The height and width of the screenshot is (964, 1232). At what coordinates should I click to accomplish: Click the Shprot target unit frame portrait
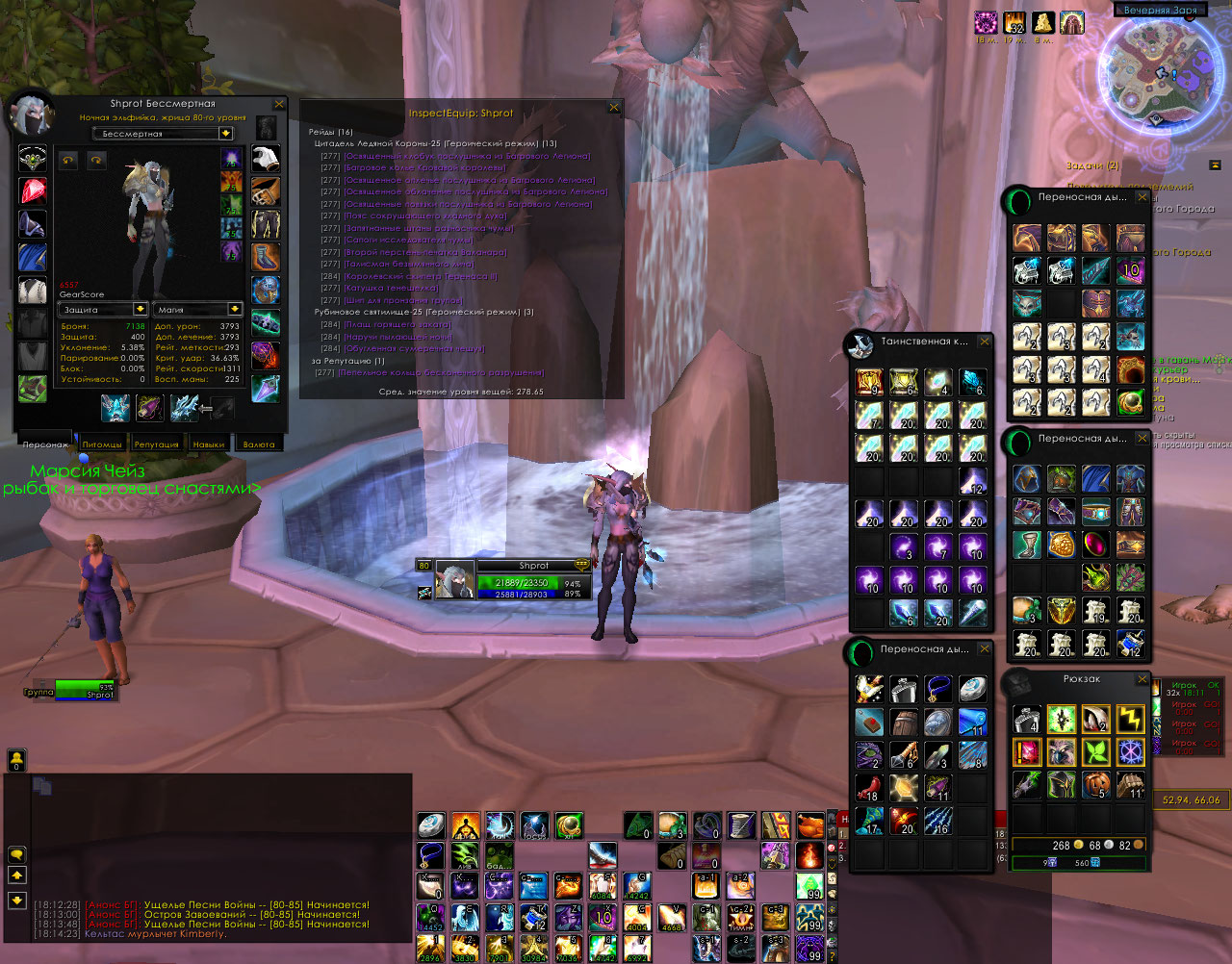click(x=453, y=580)
